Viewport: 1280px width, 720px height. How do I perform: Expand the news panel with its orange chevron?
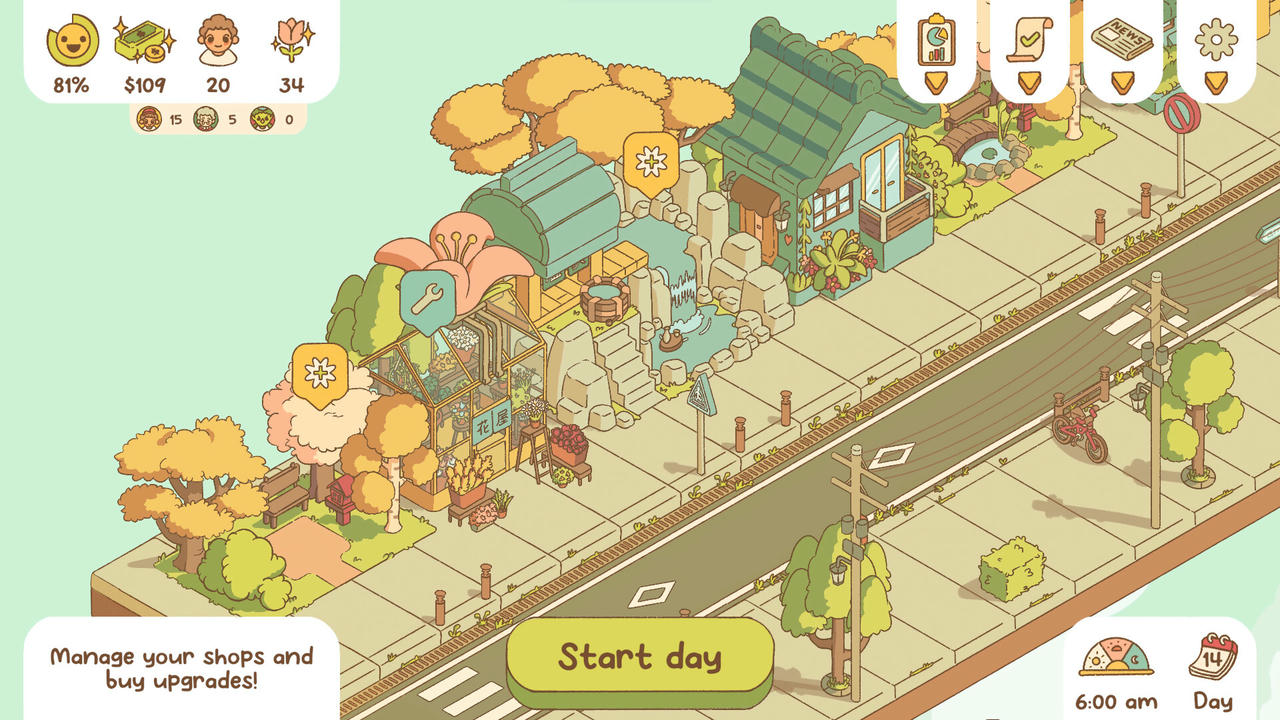pos(1122,82)
